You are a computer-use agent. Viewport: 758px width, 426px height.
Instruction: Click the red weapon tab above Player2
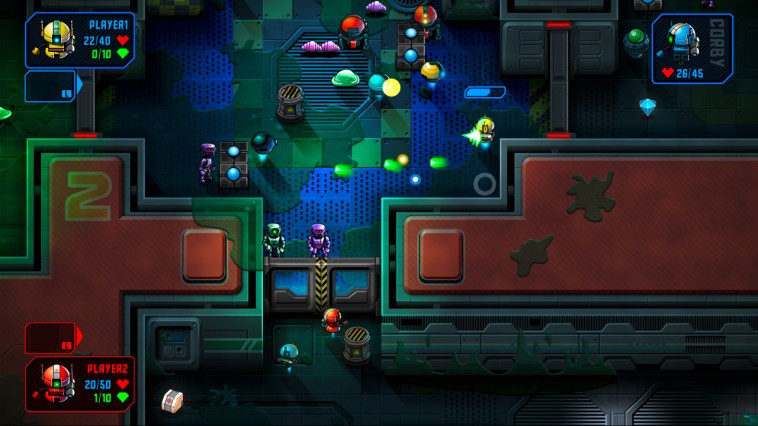[x=53, y=337]
